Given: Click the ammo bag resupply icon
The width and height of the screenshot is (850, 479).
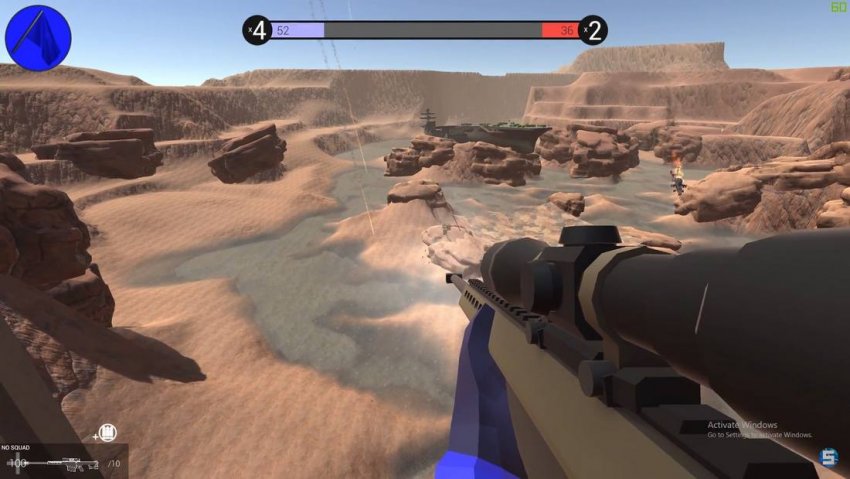Looking at the screenshot, I should pyautogui.click(x=109, y=432).
